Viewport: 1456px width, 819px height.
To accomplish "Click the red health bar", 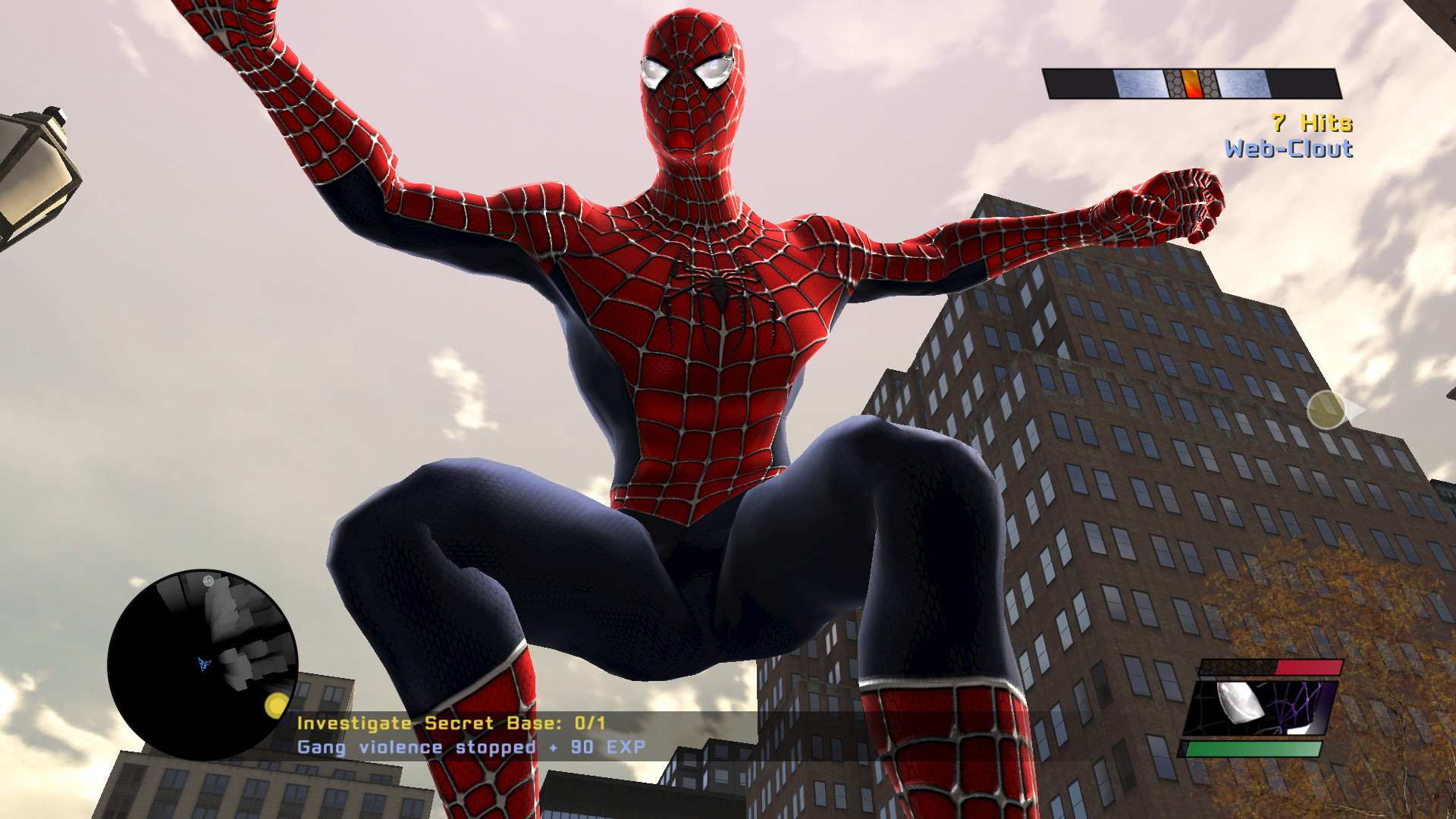I will [x=1308, y=667].
